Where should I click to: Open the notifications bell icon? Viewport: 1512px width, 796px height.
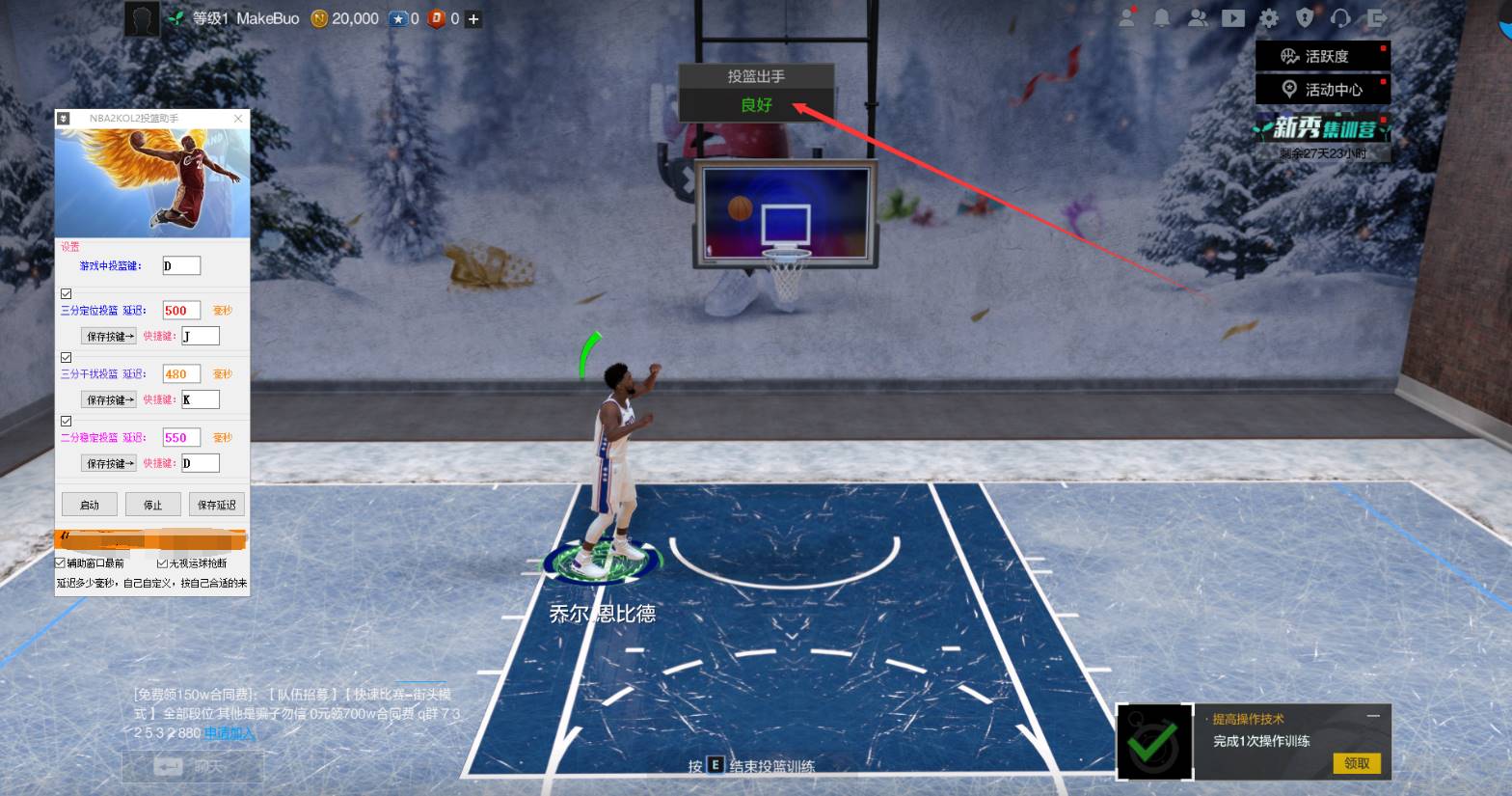(1162, 17)
